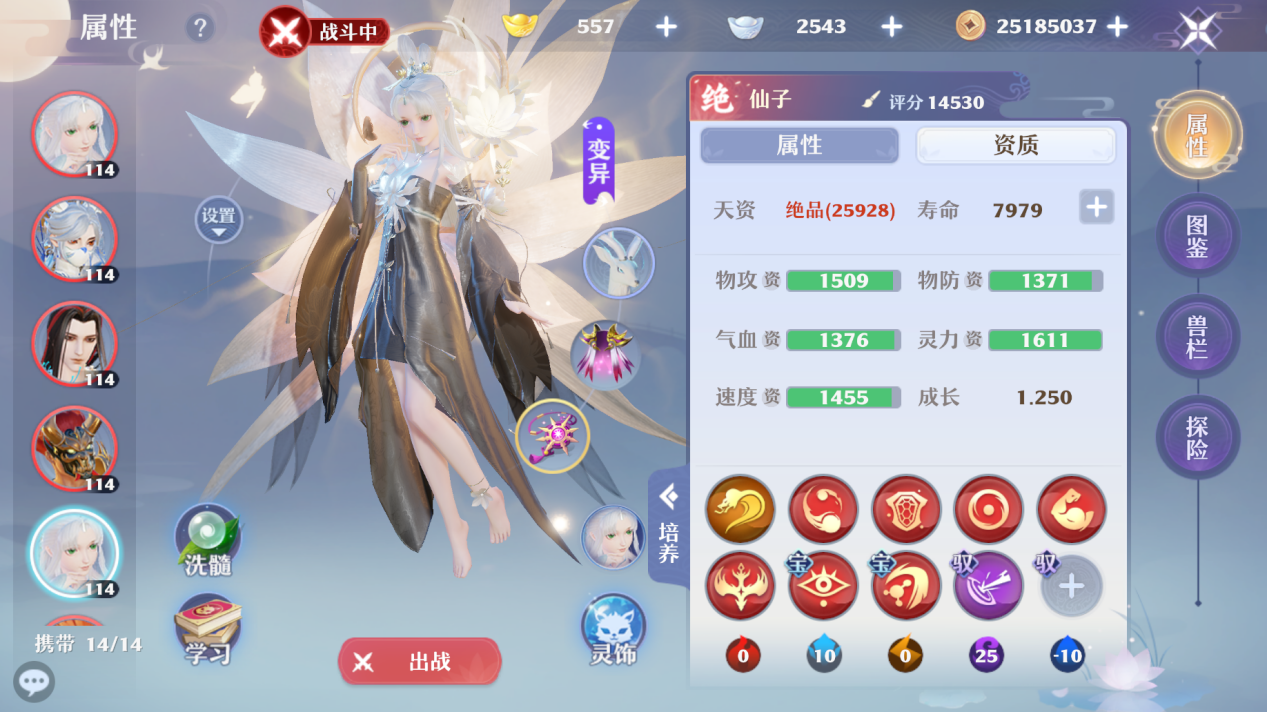Click the red 出战 button
This screenshot has height=712, width=1267.
(x=419, y=661)
